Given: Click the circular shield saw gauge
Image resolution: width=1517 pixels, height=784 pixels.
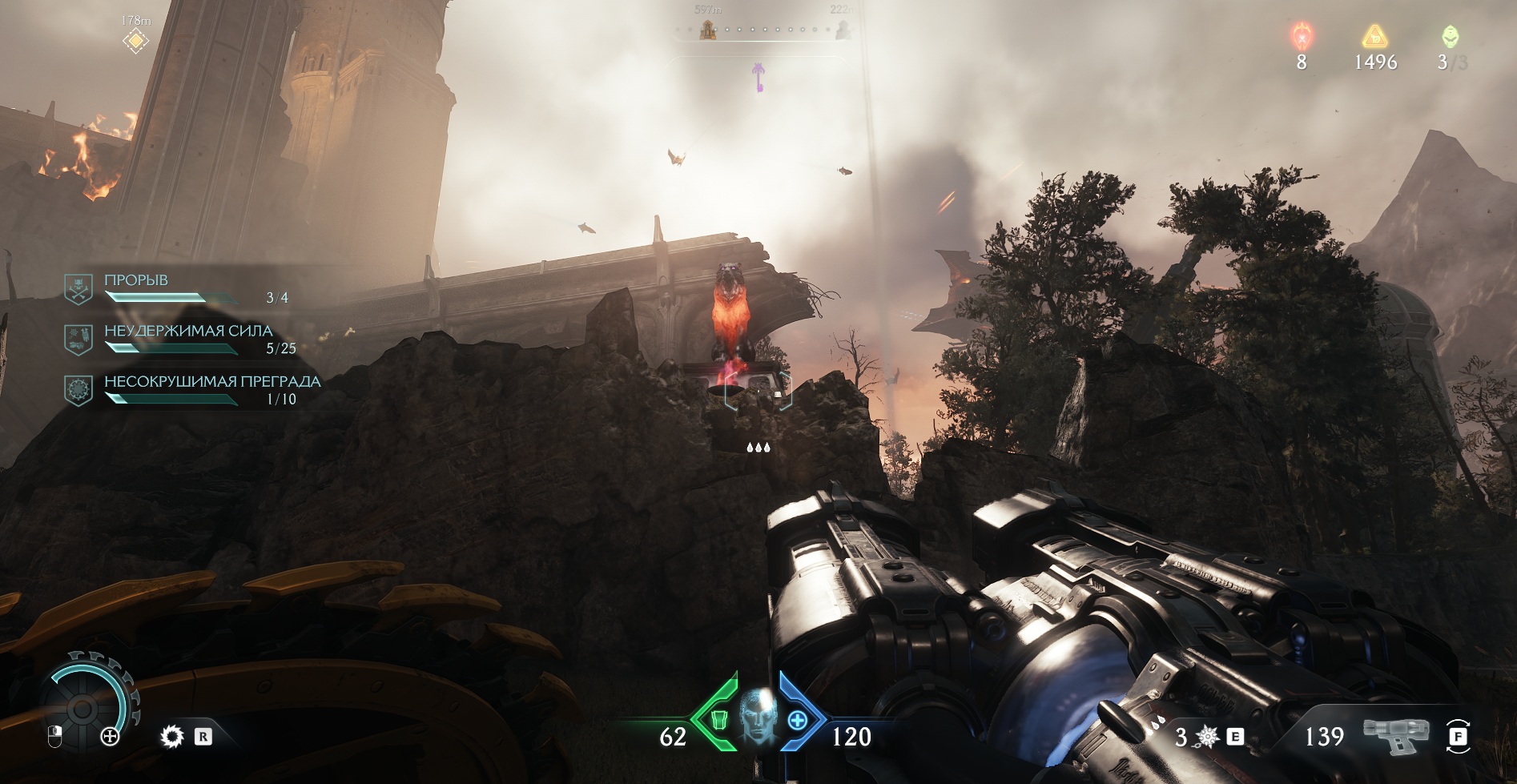Looking at the screenshot, I should coord(82,706).
